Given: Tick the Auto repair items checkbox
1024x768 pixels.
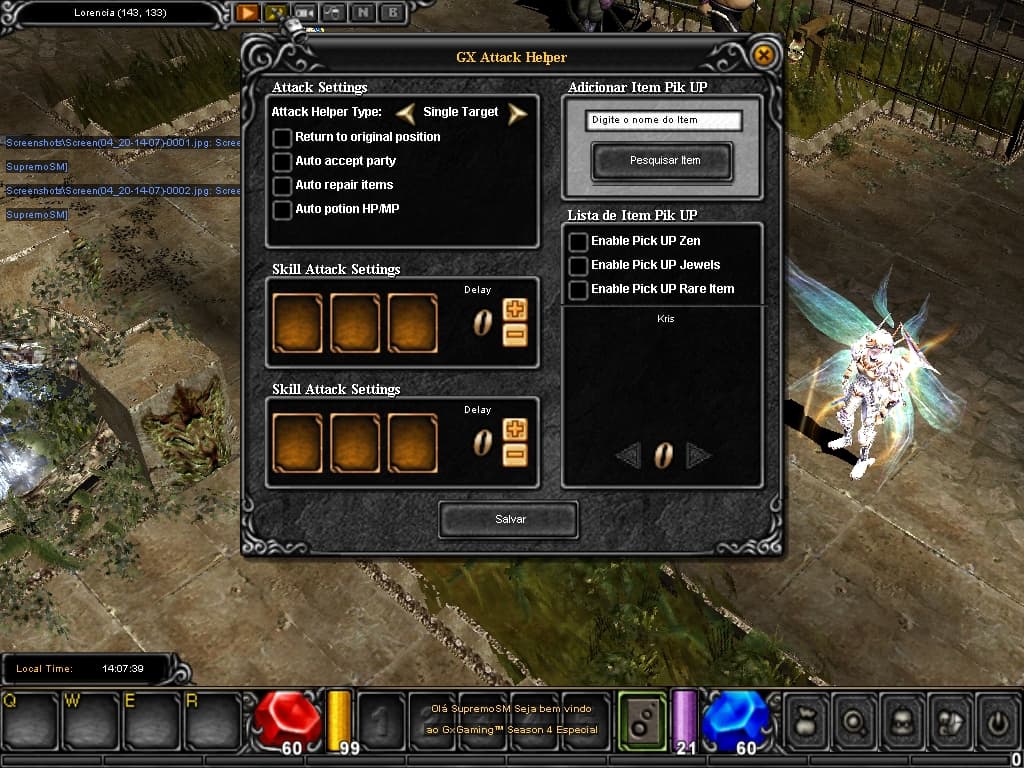Looking at the screenshot, I should click(x=282, y=186).
